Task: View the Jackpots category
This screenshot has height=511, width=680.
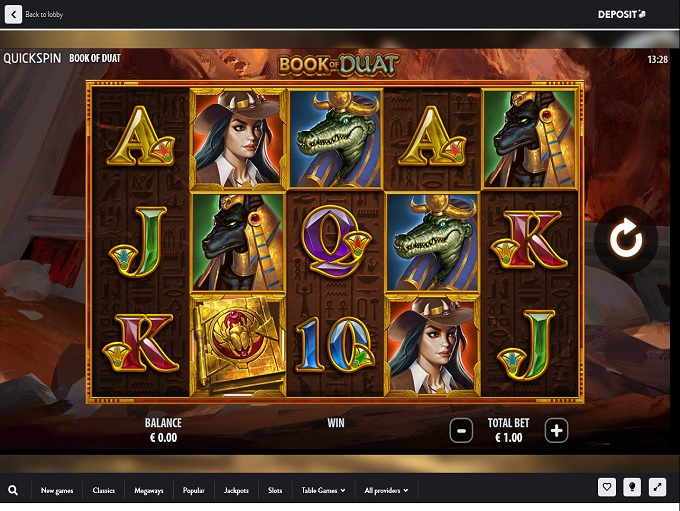Action: pos(237,490)
